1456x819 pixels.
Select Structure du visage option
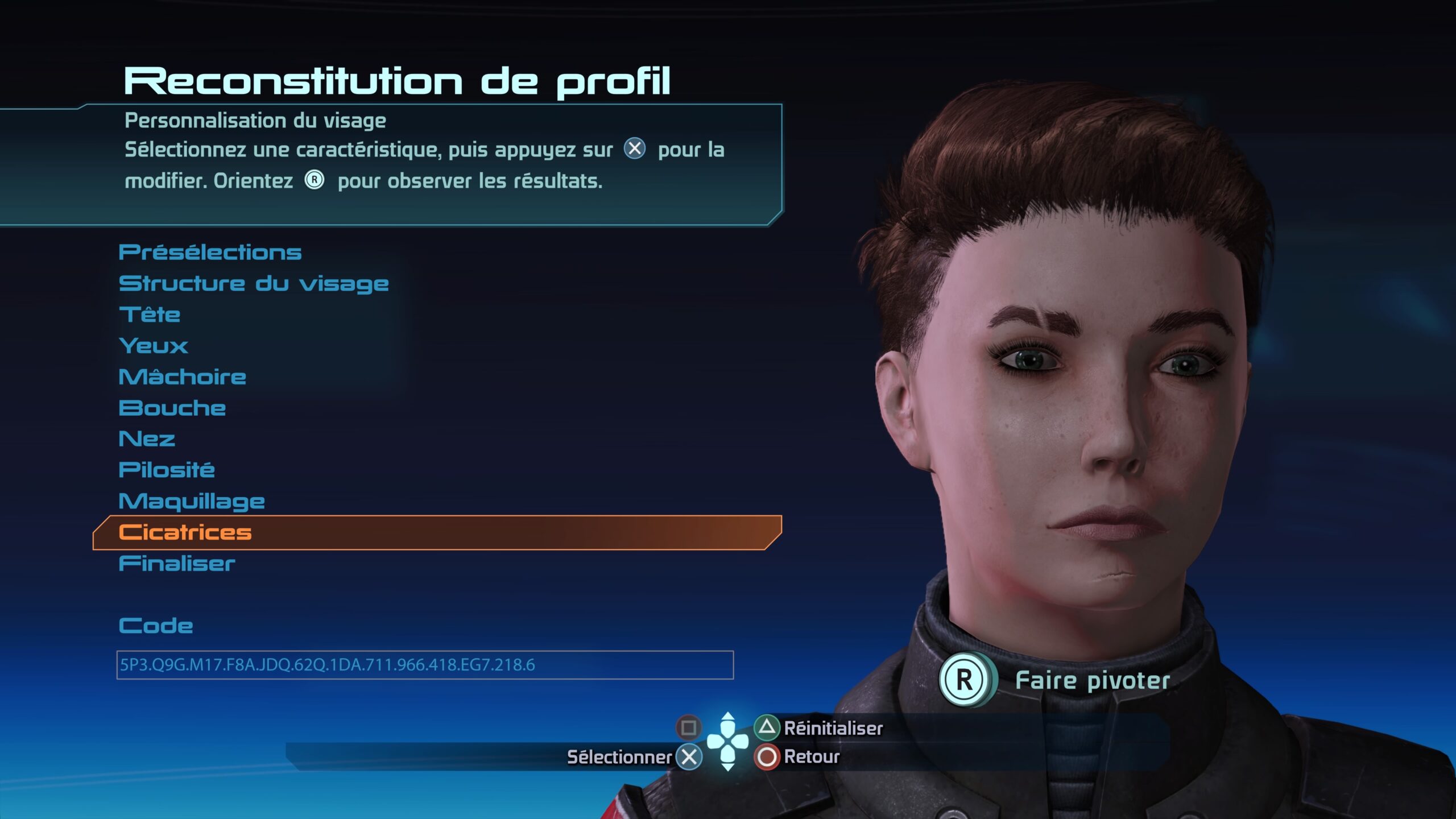(x=254, y=284)
